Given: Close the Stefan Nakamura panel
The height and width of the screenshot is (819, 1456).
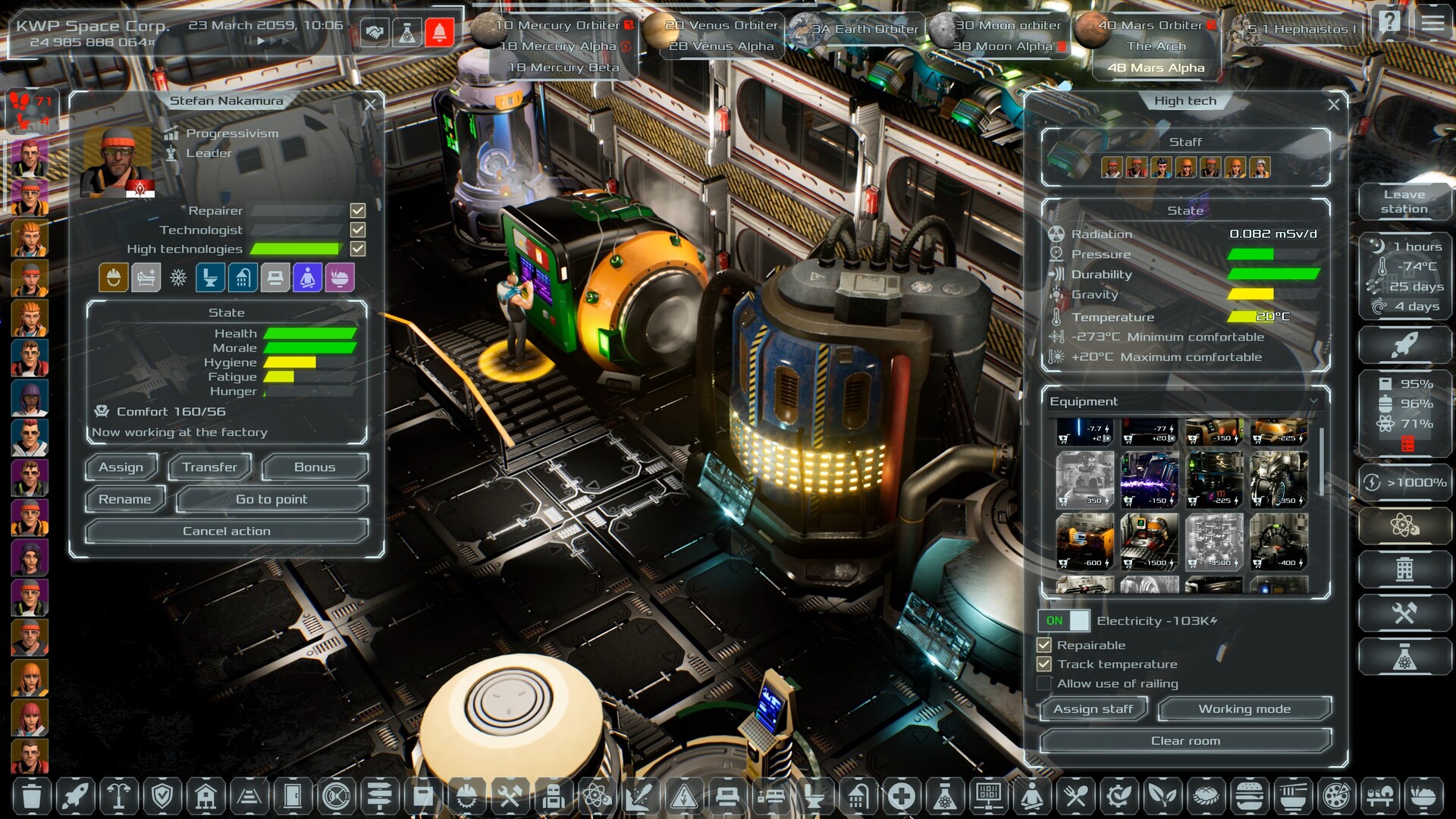Looking at the screenshot, I should (x=370, y=105).
